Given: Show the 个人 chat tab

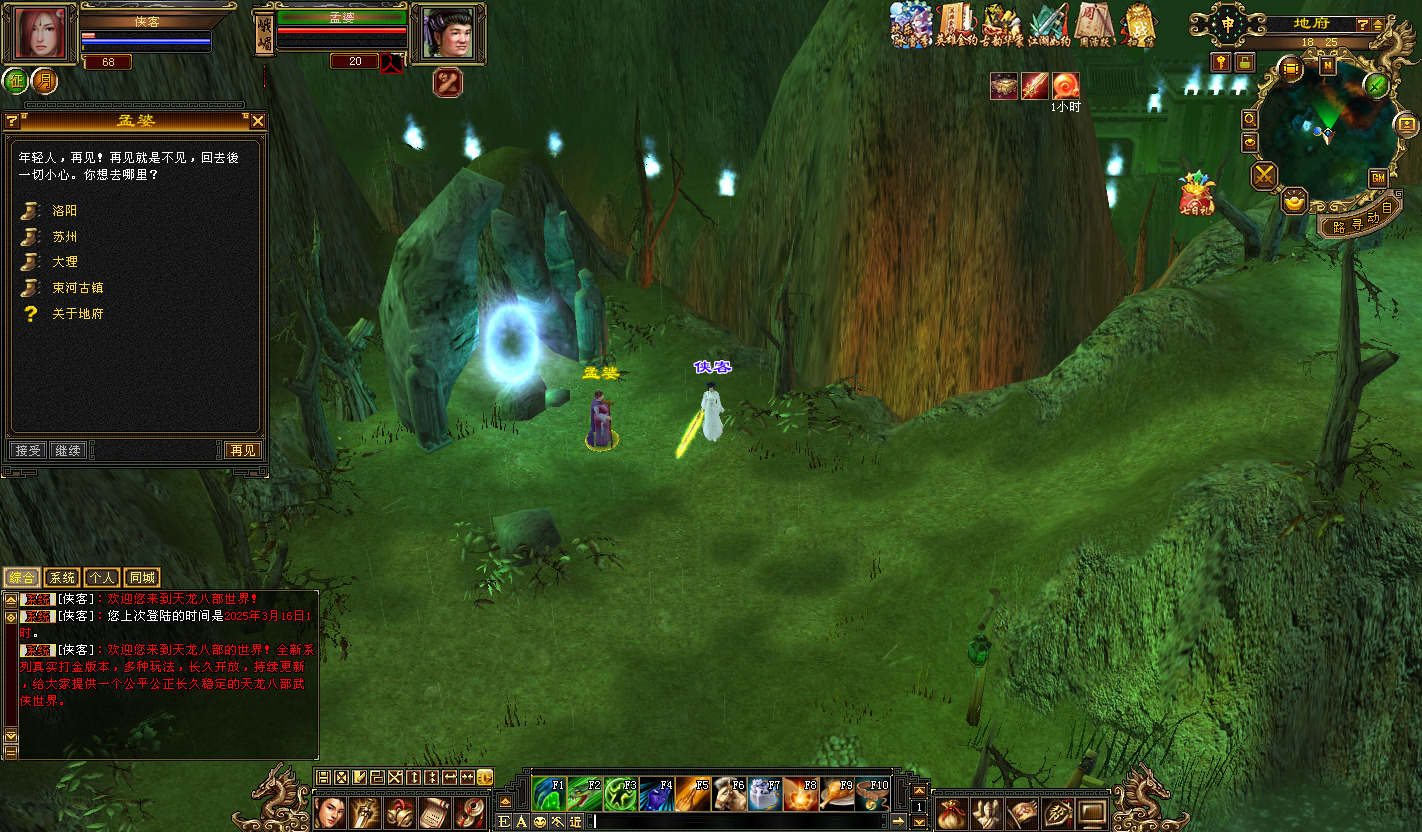Looking at the screenshot, I should (101, 578).
